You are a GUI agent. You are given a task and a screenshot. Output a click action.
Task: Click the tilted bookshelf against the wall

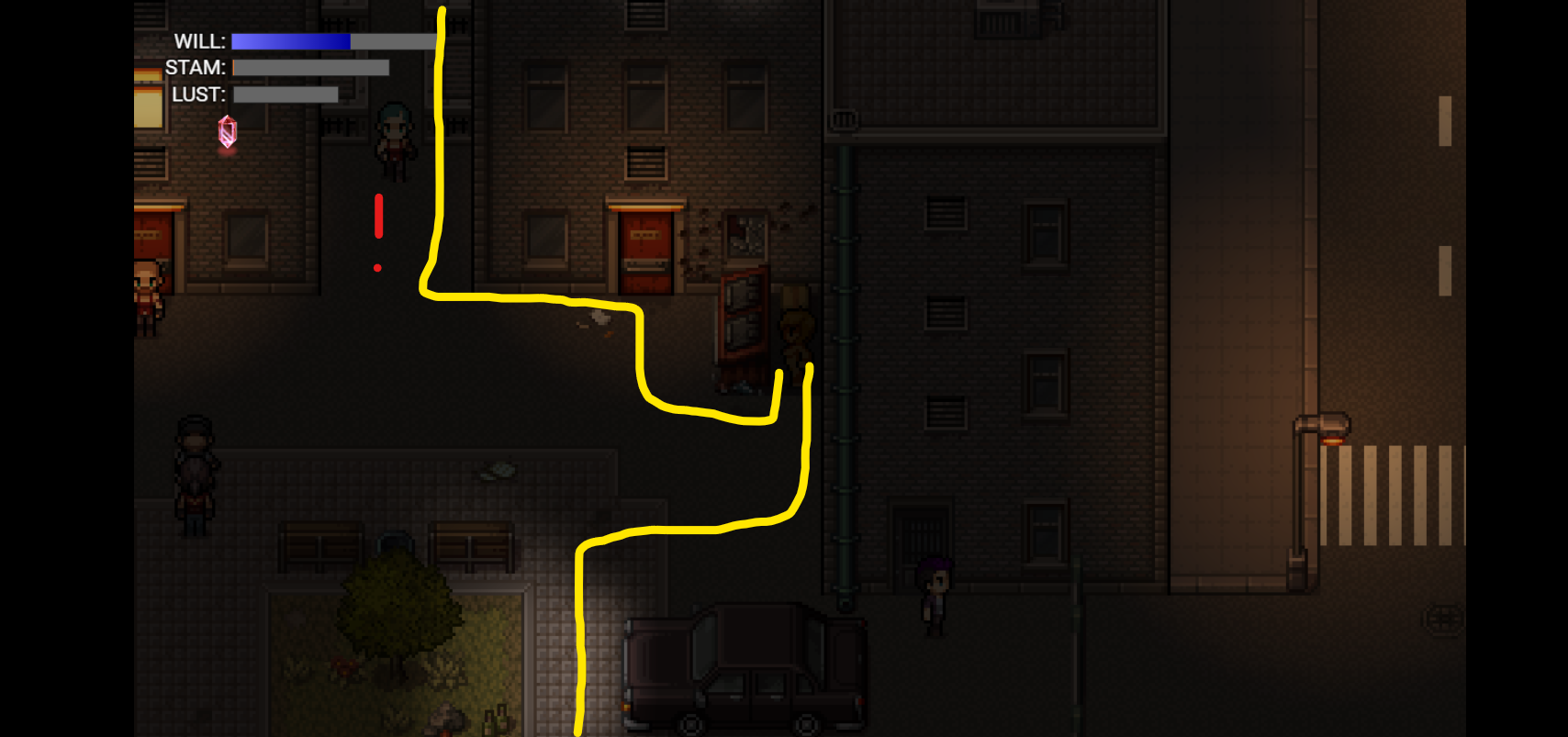tap(744, 317)
